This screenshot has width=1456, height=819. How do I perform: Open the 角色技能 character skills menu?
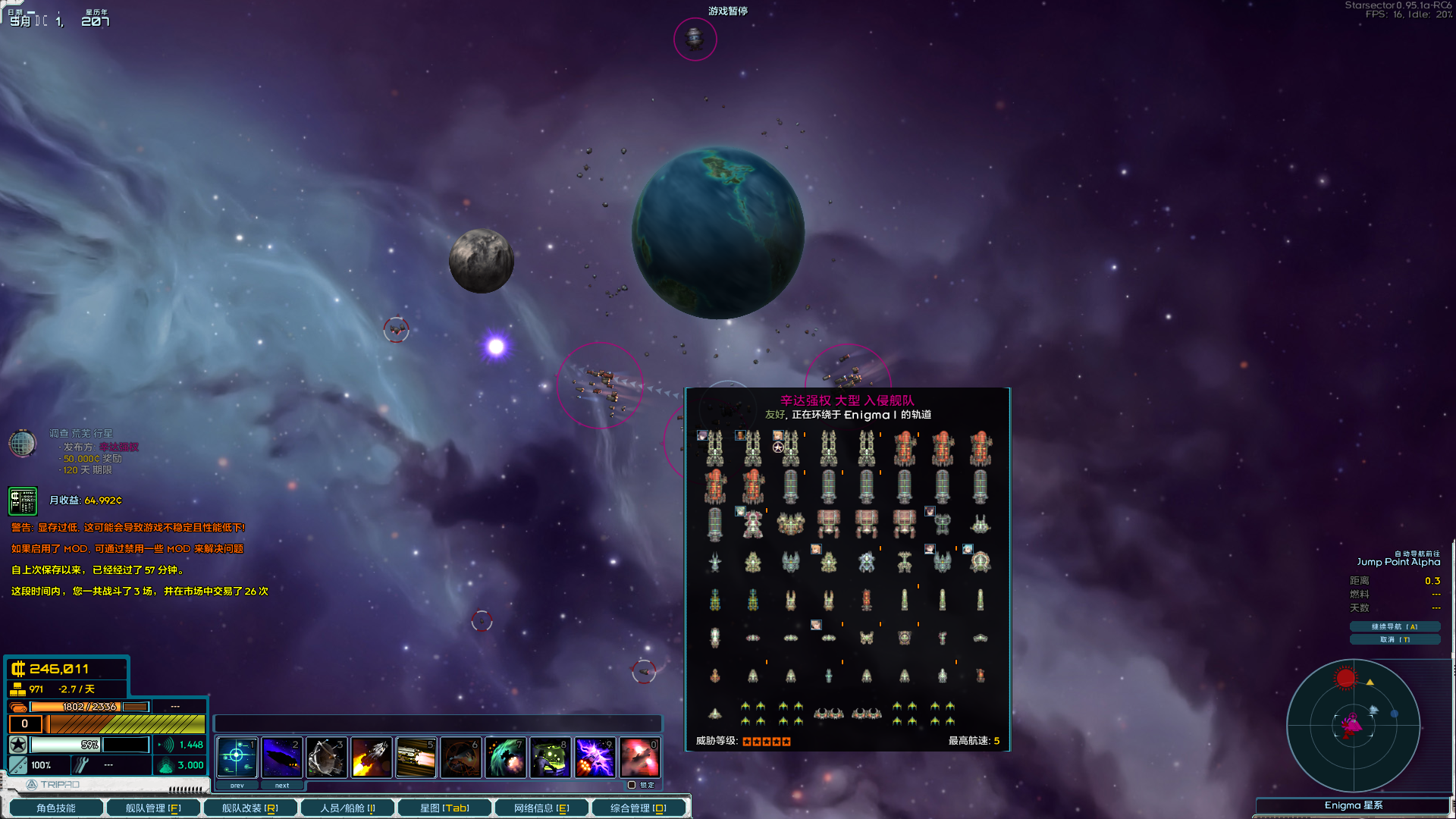[x=55, y=808]
